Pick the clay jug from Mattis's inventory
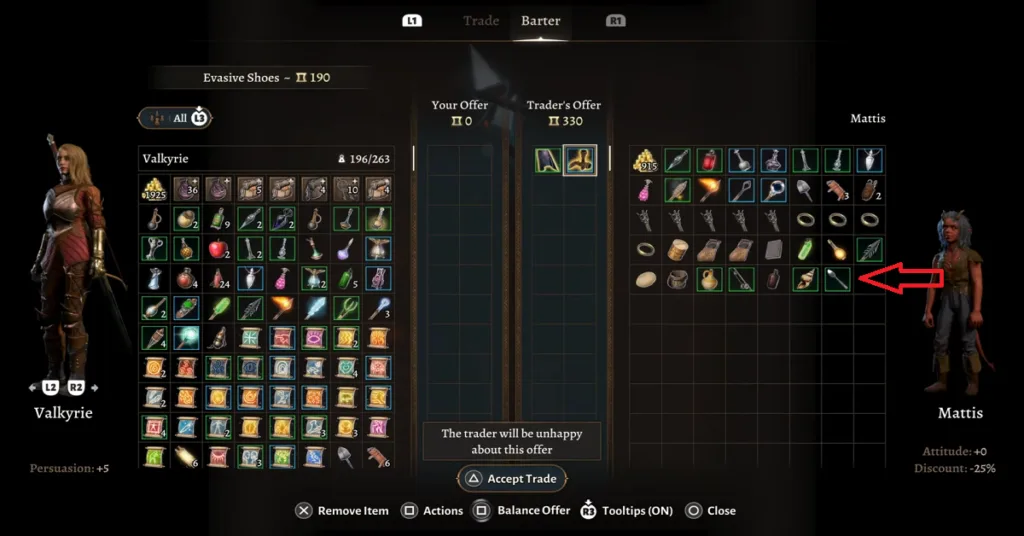 (x=710, y=280)
